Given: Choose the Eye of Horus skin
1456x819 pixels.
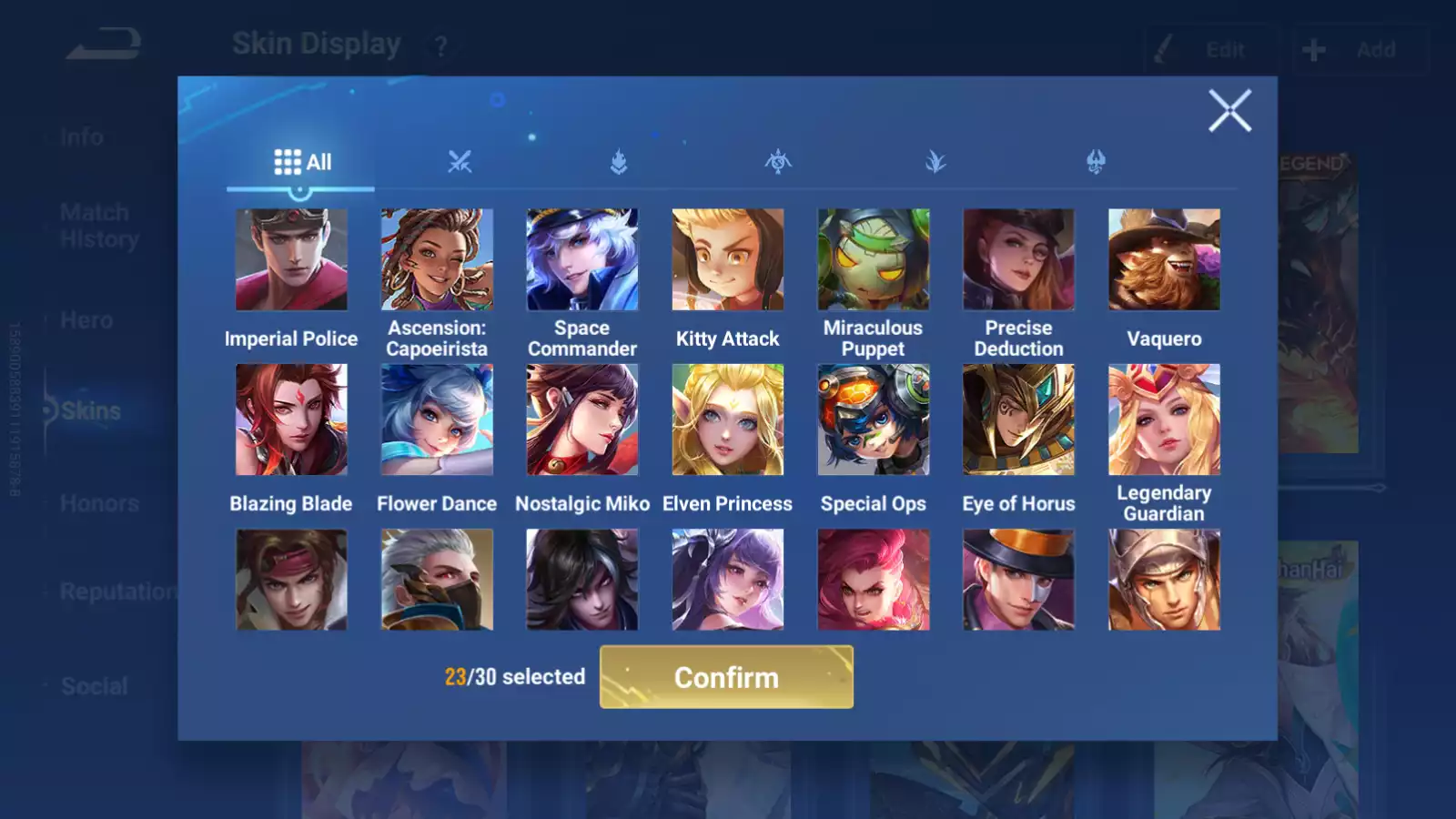Looking at the screenshot, I should (1018, 420).
